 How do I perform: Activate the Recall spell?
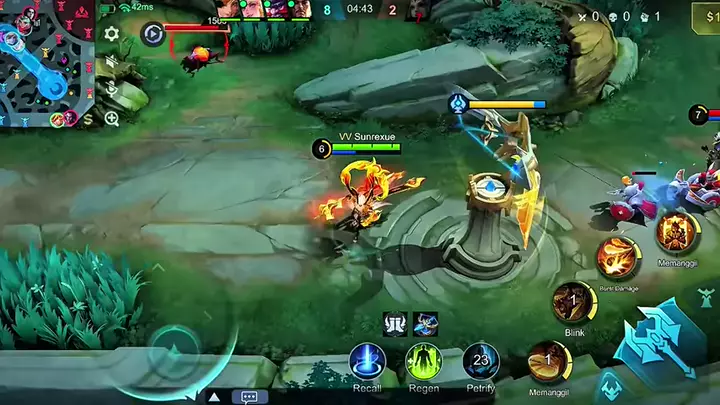pos(367,361)
